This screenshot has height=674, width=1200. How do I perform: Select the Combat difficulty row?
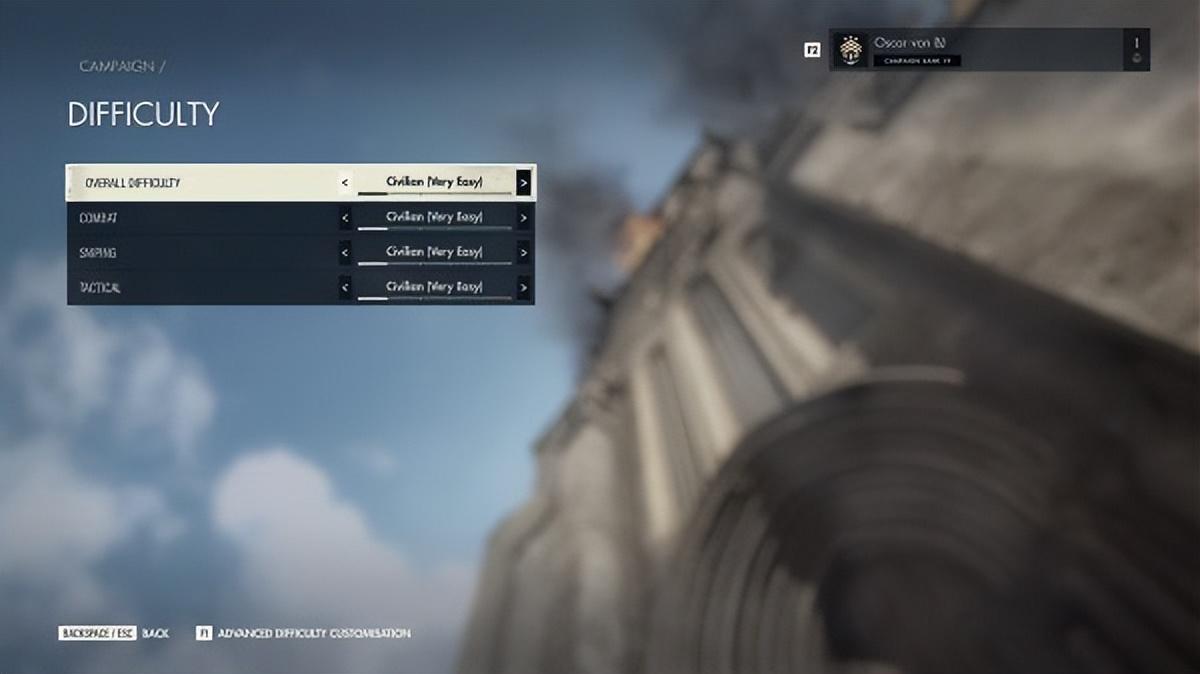coord(200,218)
